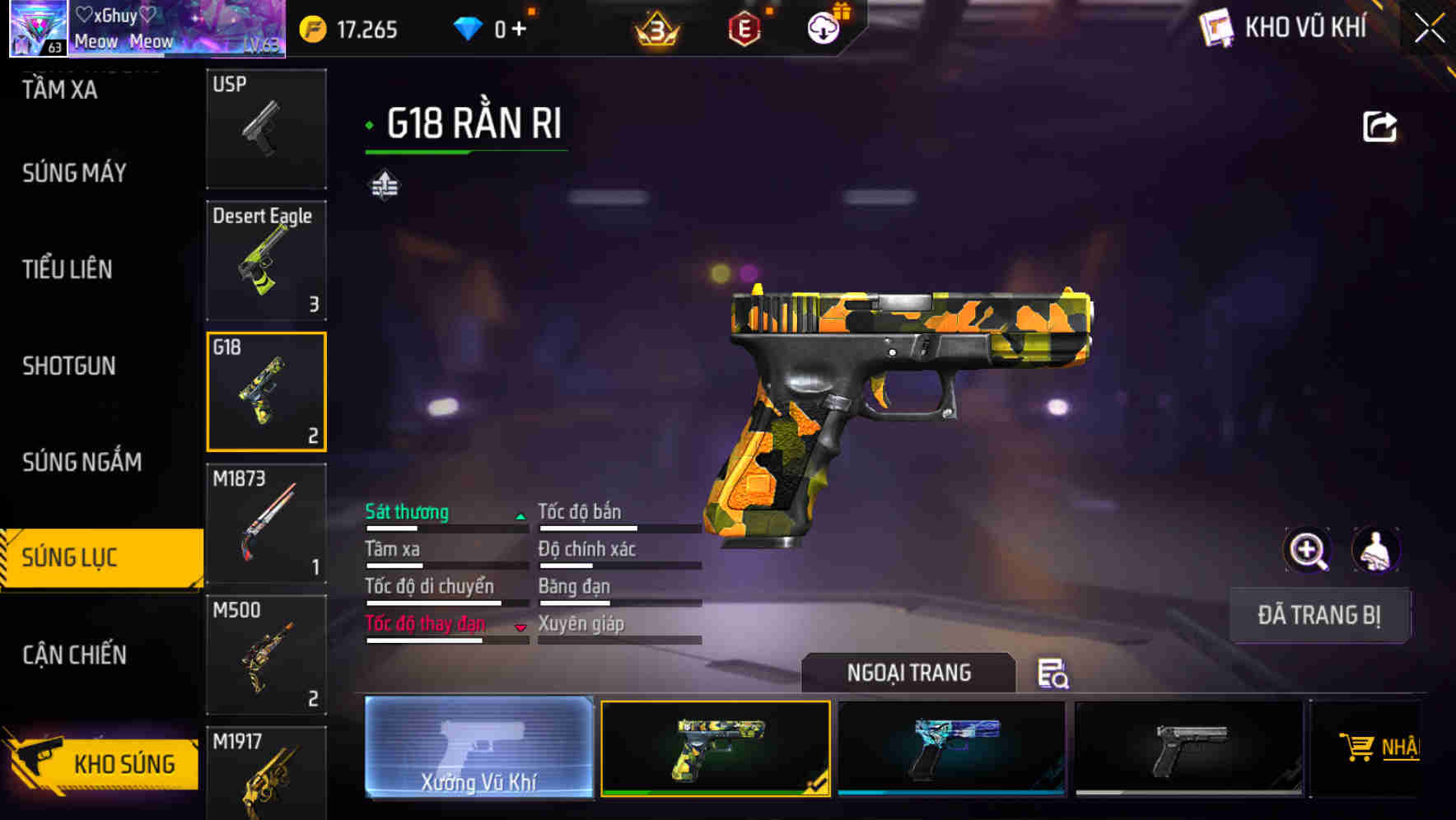Viewport: 1456px width, 820px height.
Task: Expand Tốc độ thay đạn red arrow indicator
Action: (520, 627)
